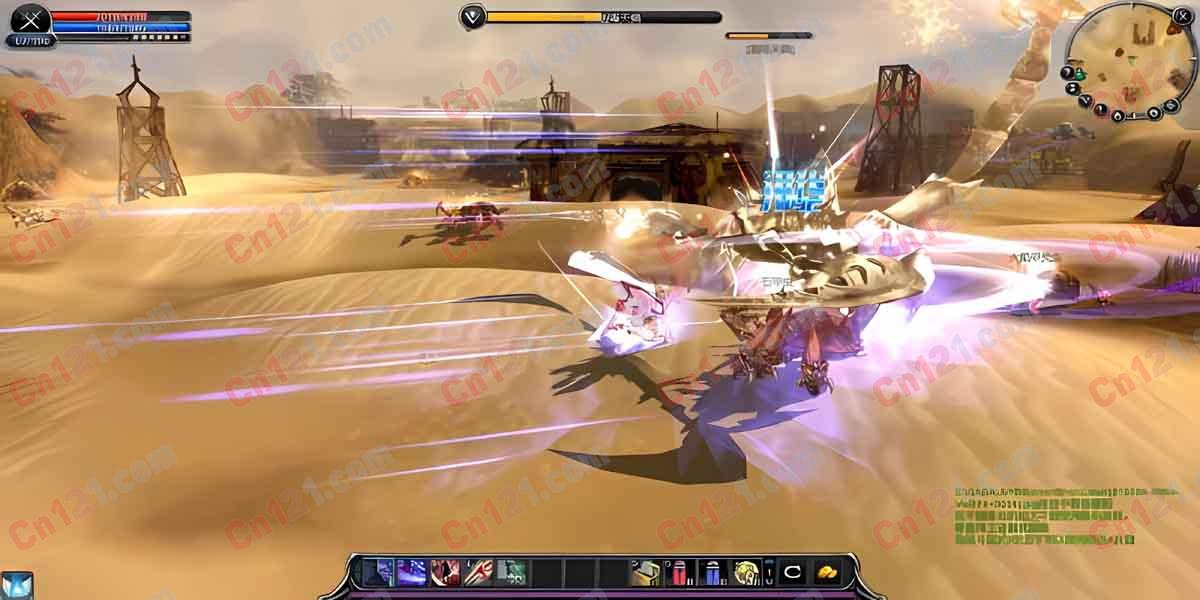Use the purple slash skill
Screen dimensions: 1200x600
(x=412, y=572)
